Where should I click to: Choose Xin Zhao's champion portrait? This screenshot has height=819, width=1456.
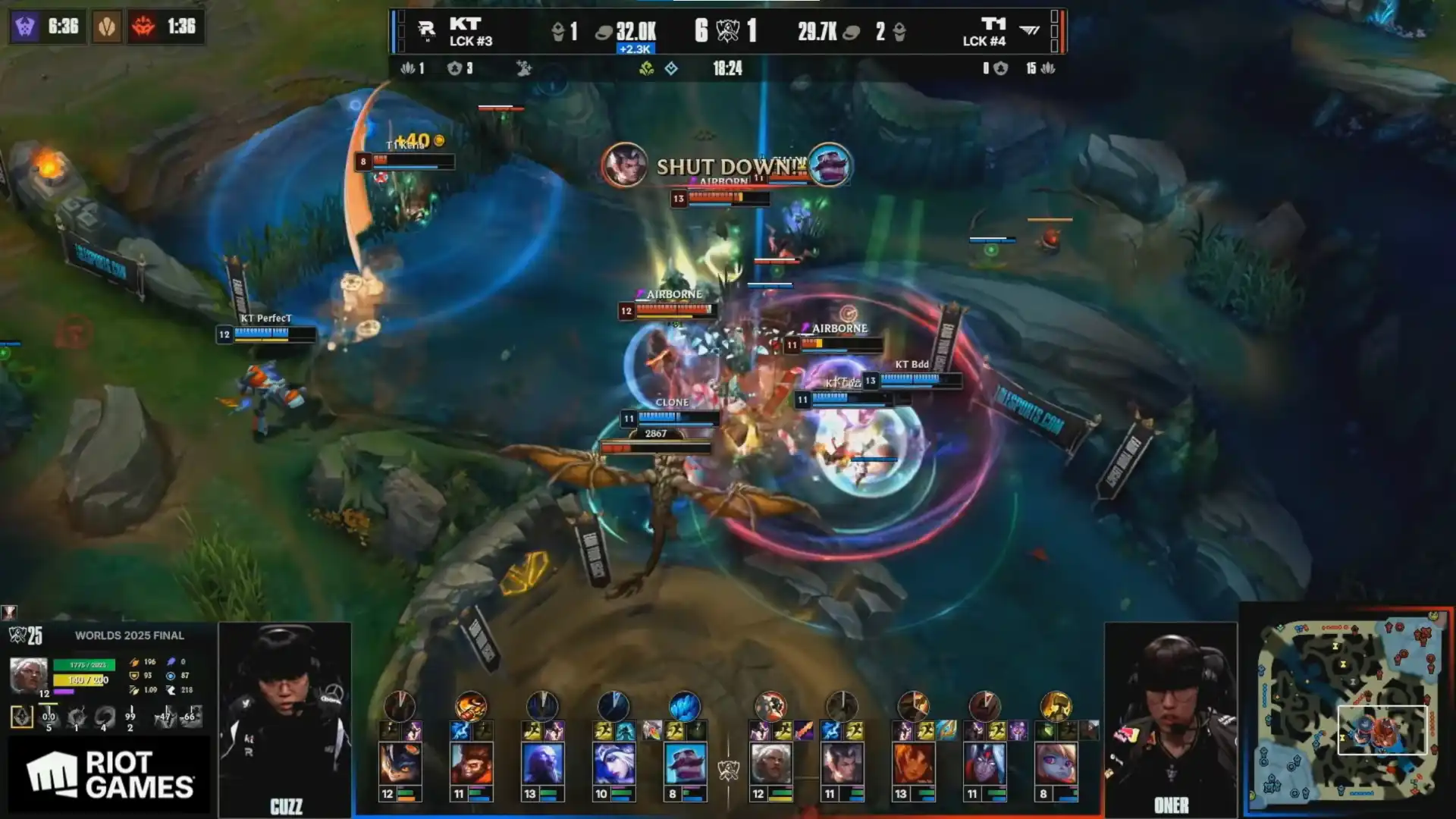tap(842, 763)
